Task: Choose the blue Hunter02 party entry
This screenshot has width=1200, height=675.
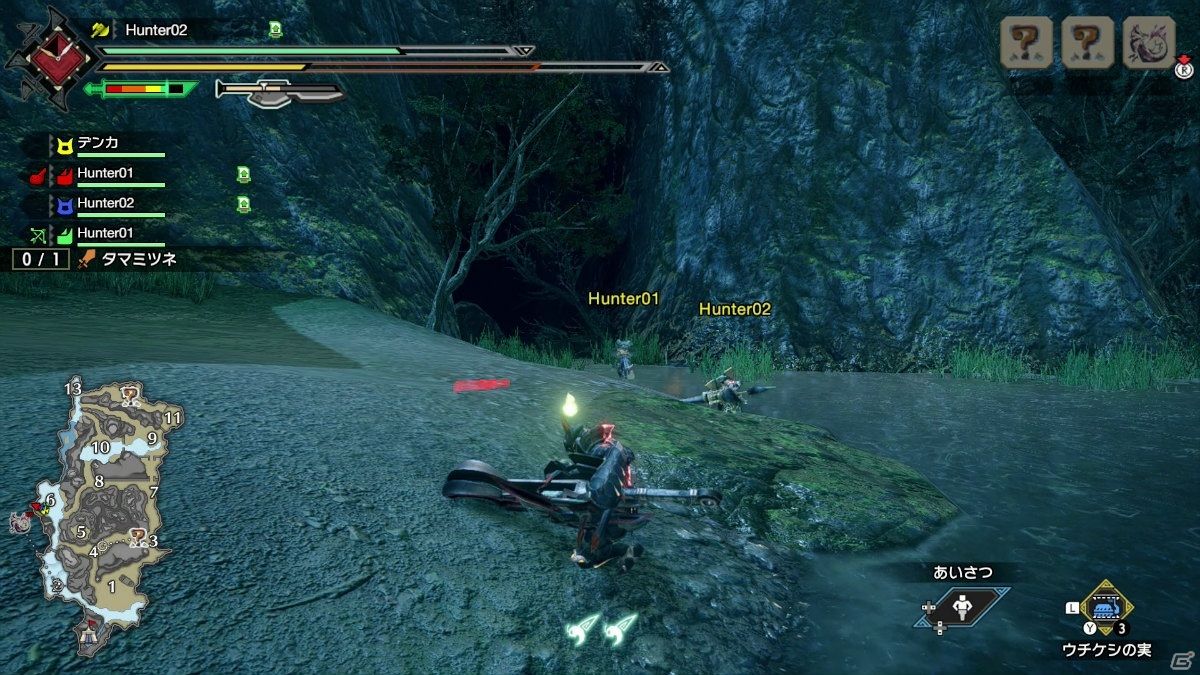Action: [x=105, y=204]
